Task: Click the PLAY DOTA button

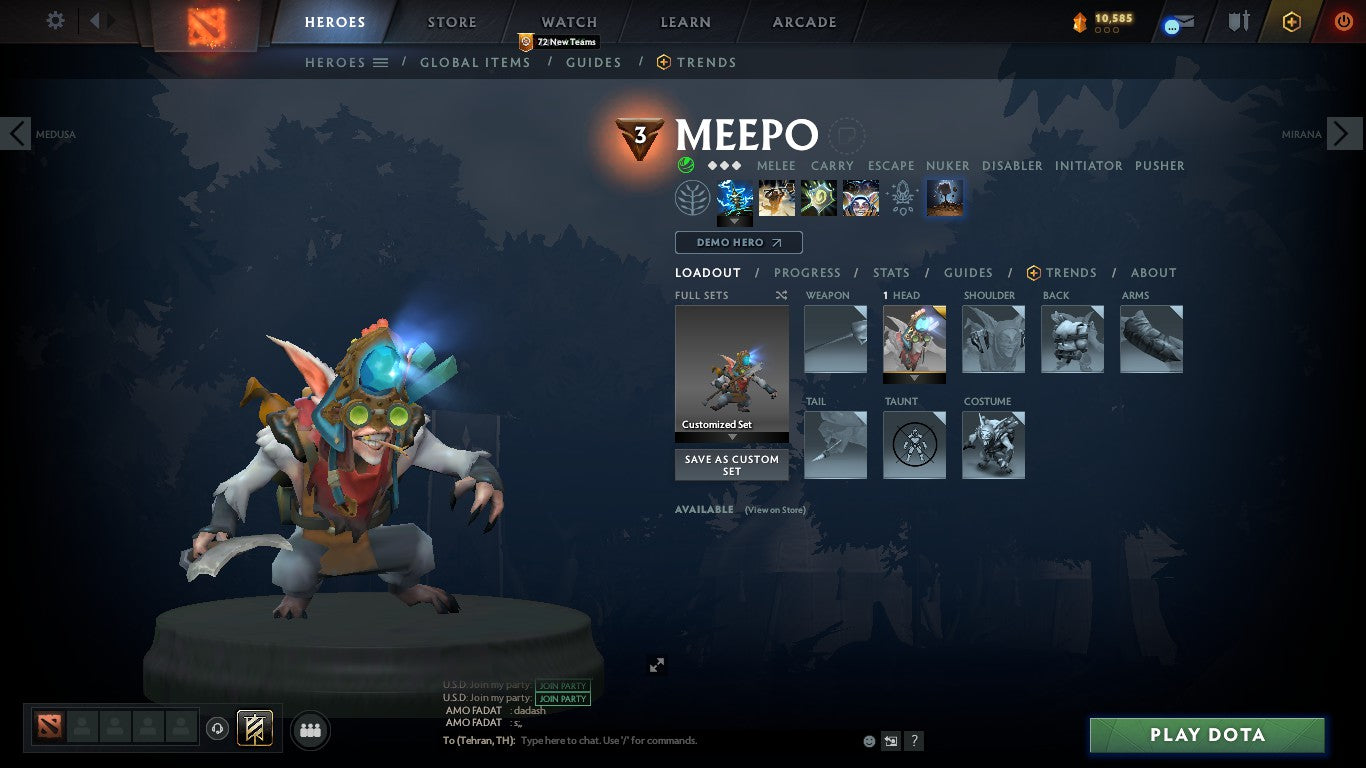Action: pos(1207,735)
